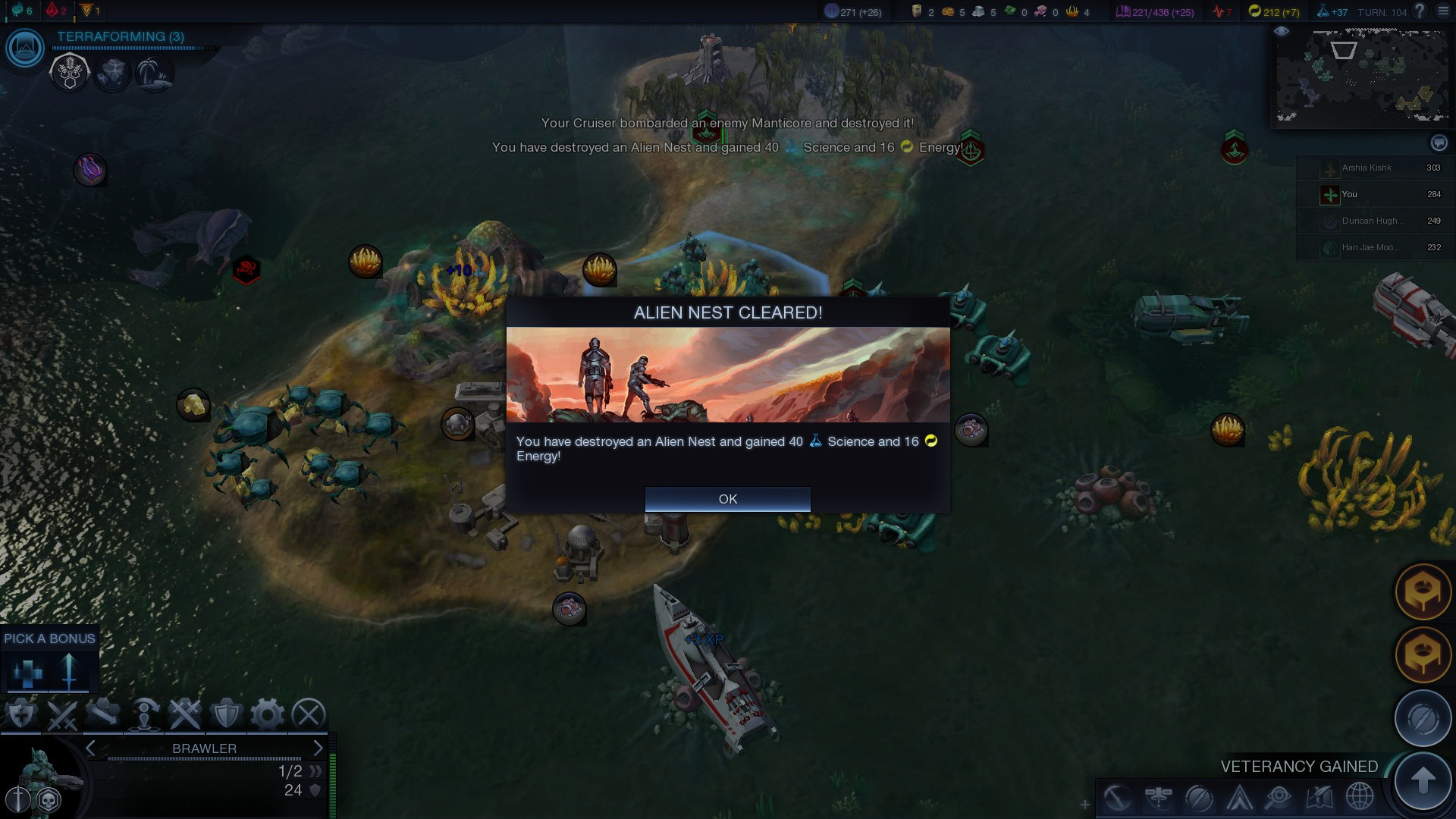
Task: Click the Veterancy Gained up-arrow button
Action: click(x=1423, y=780)
